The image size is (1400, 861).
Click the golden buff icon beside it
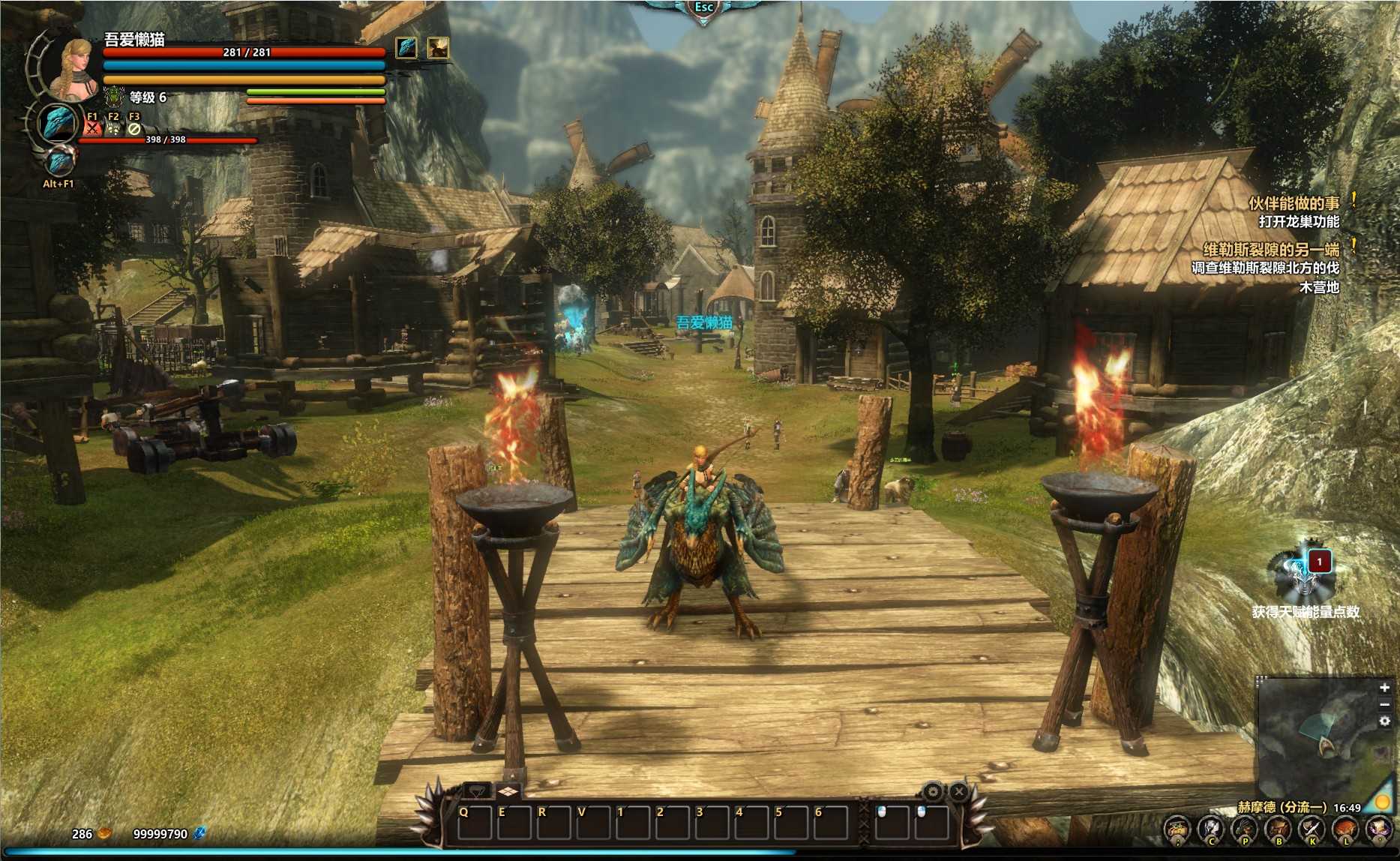438,48
